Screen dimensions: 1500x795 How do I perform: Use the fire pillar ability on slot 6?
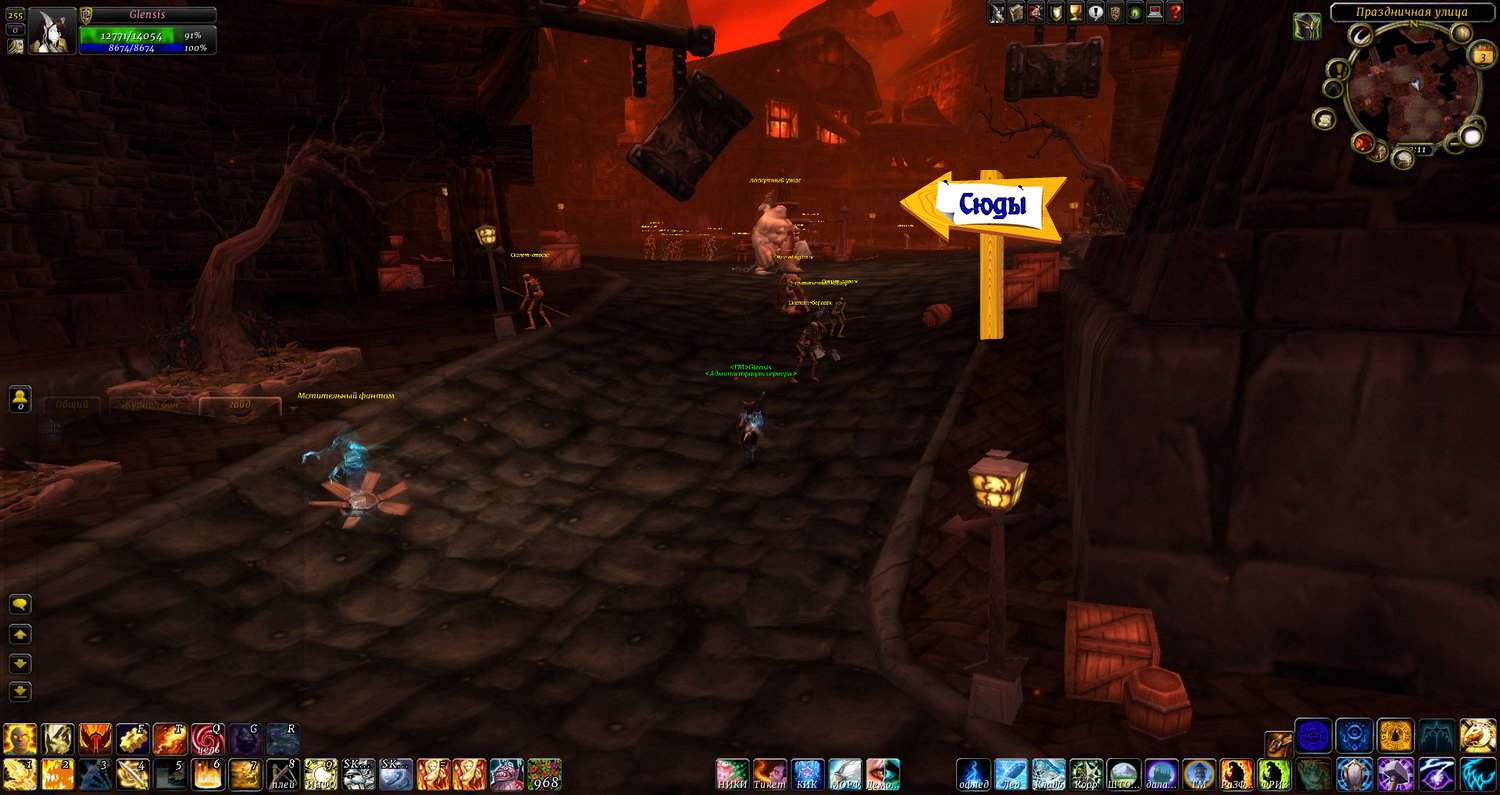pos(207,774)
